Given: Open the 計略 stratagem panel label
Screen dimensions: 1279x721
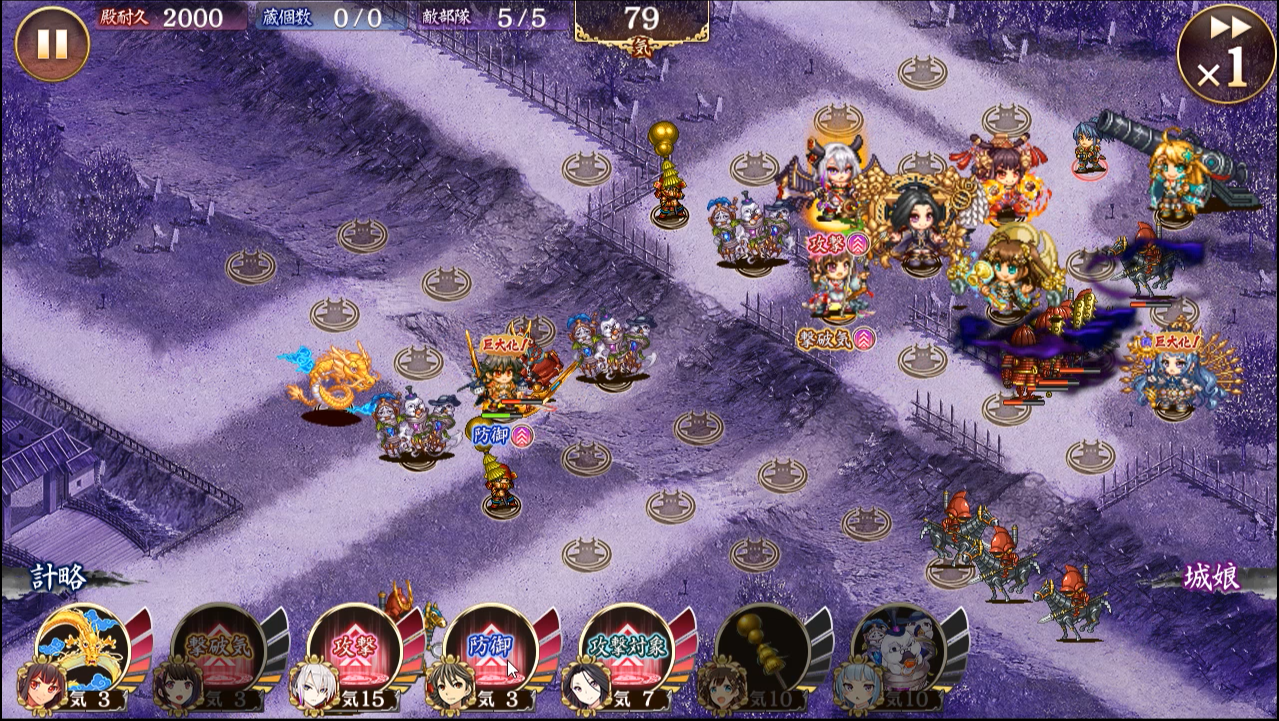Looking at the screenshot, I should tap(58, 578).
